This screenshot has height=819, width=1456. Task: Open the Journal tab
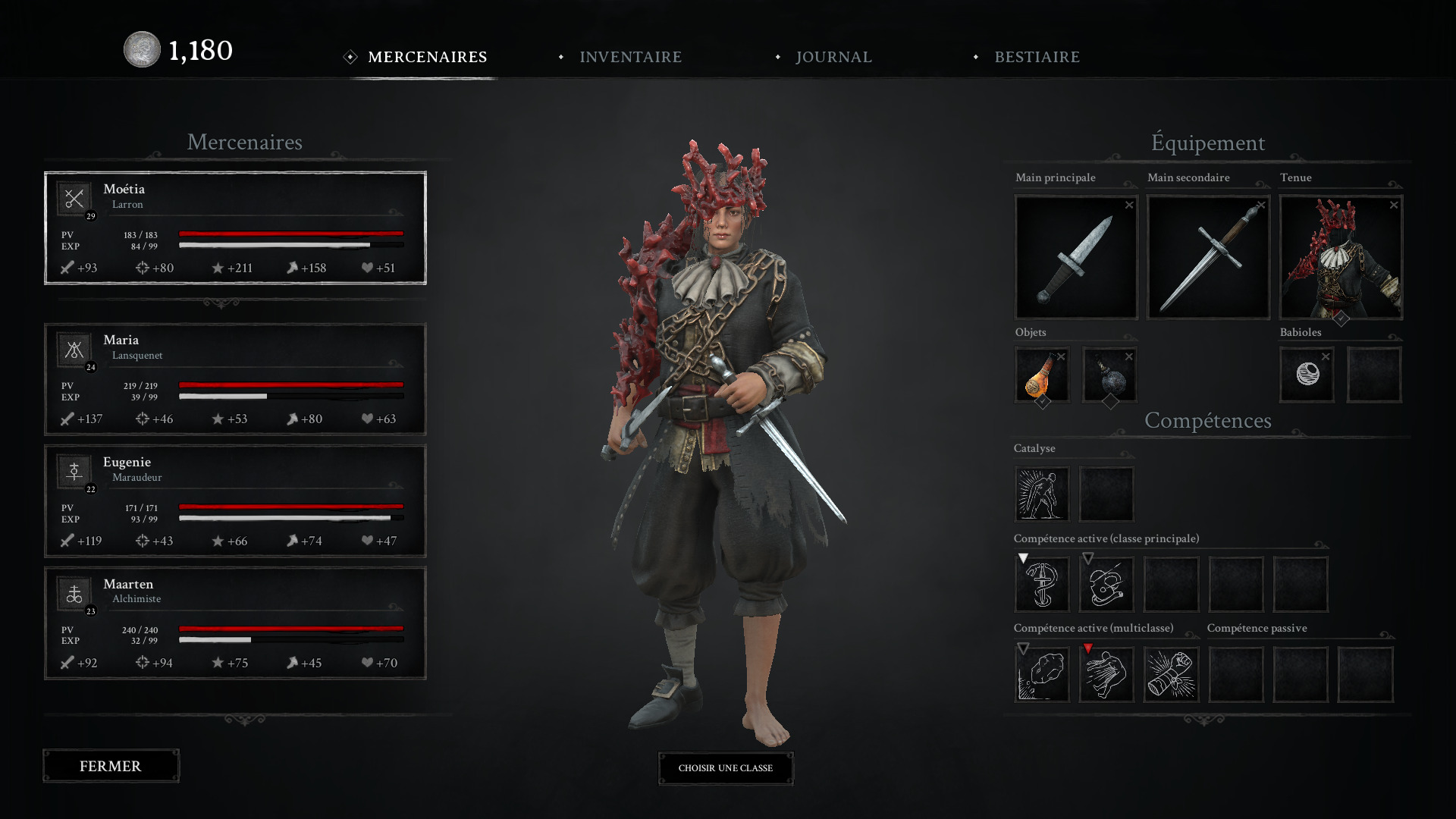click(833, 57)
